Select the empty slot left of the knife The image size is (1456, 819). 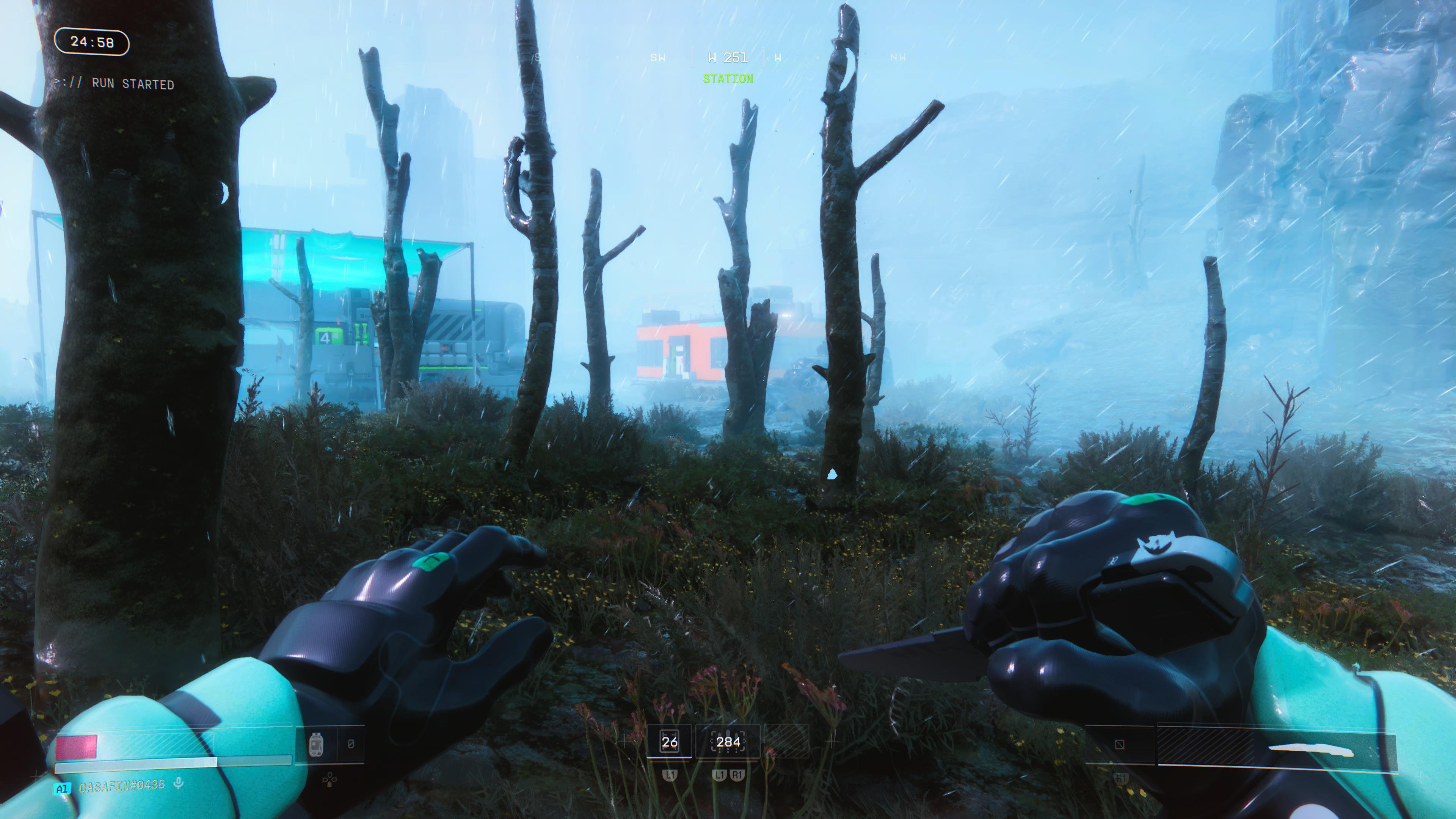[1120, 745]
